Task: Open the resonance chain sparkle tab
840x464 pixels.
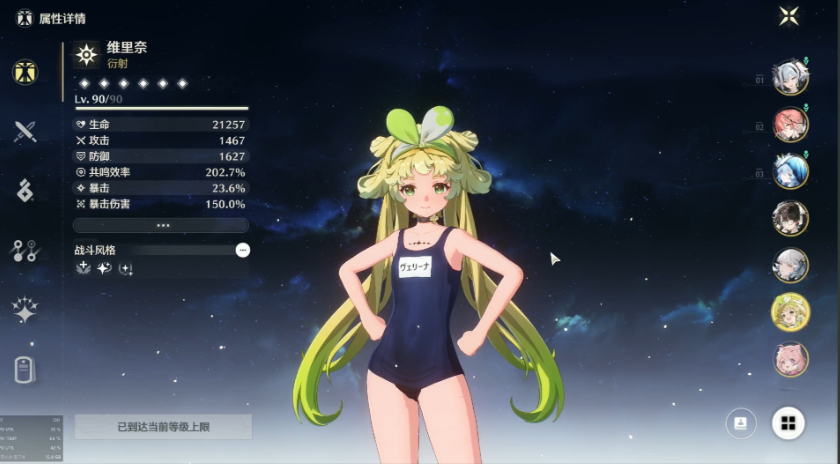Action: (x=25, y=310)
